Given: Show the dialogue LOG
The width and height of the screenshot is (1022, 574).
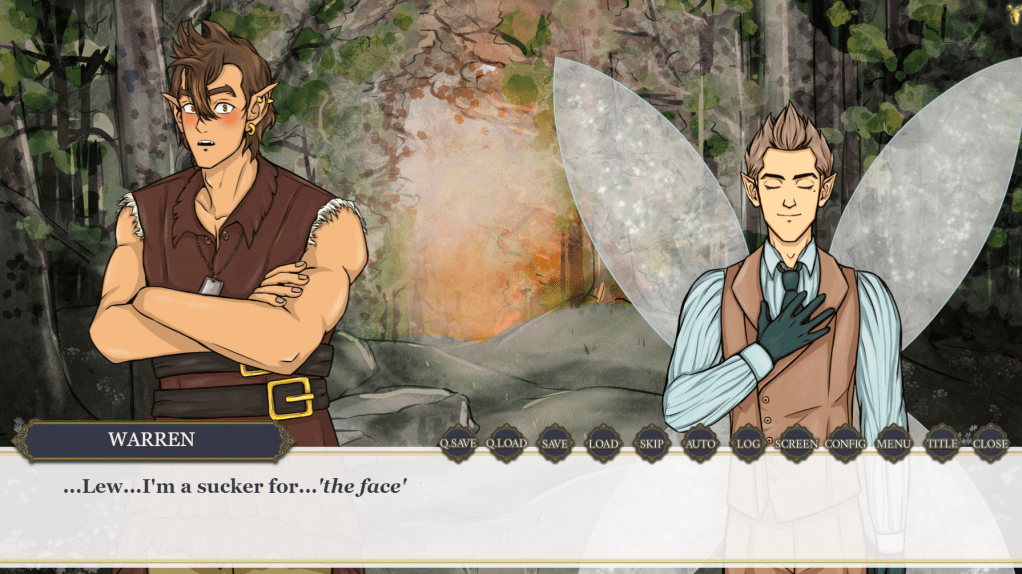Looking at the screenshot, I should (748, 443).
